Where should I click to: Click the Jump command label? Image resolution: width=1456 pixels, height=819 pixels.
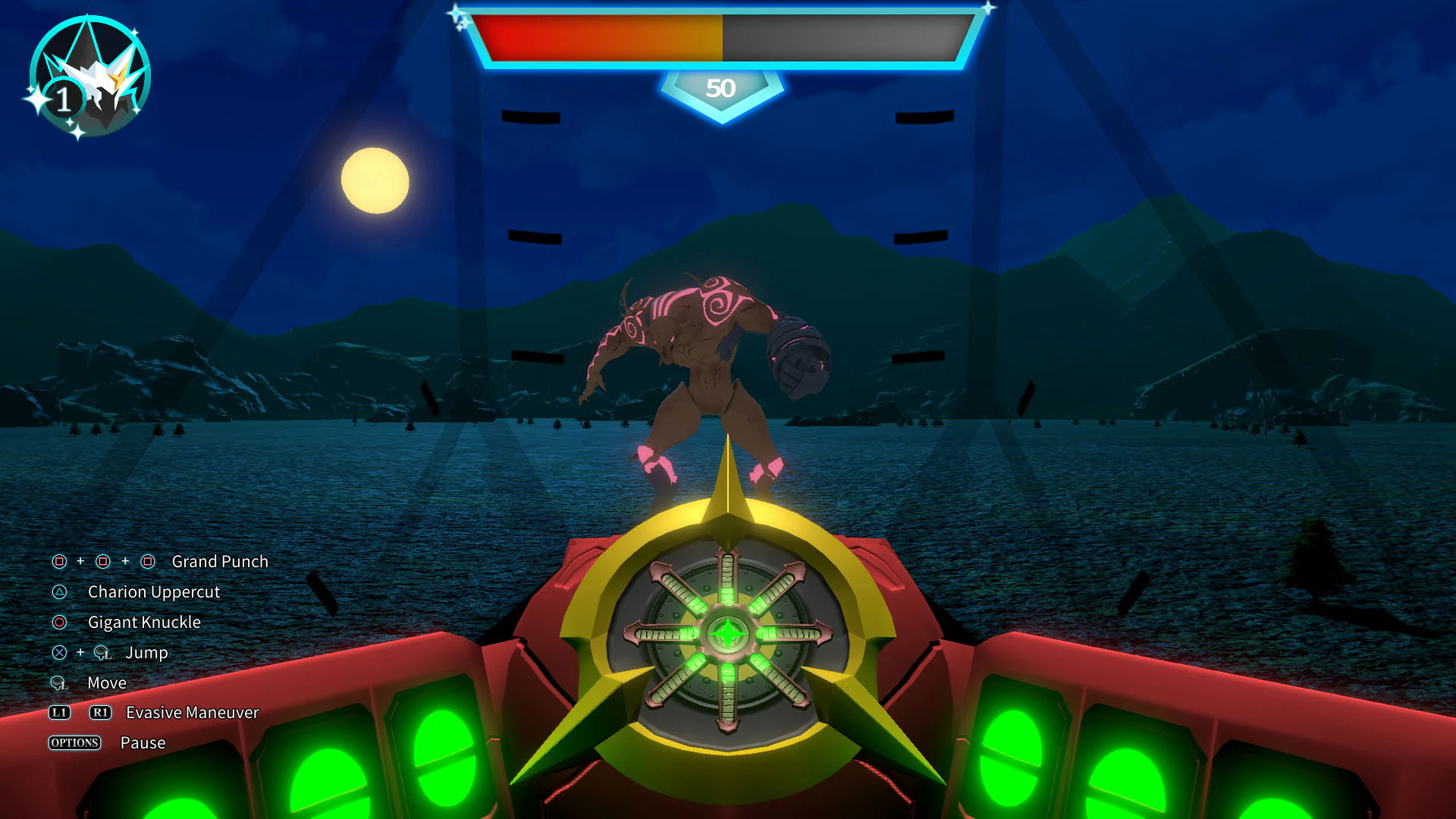tap(149, 653)
